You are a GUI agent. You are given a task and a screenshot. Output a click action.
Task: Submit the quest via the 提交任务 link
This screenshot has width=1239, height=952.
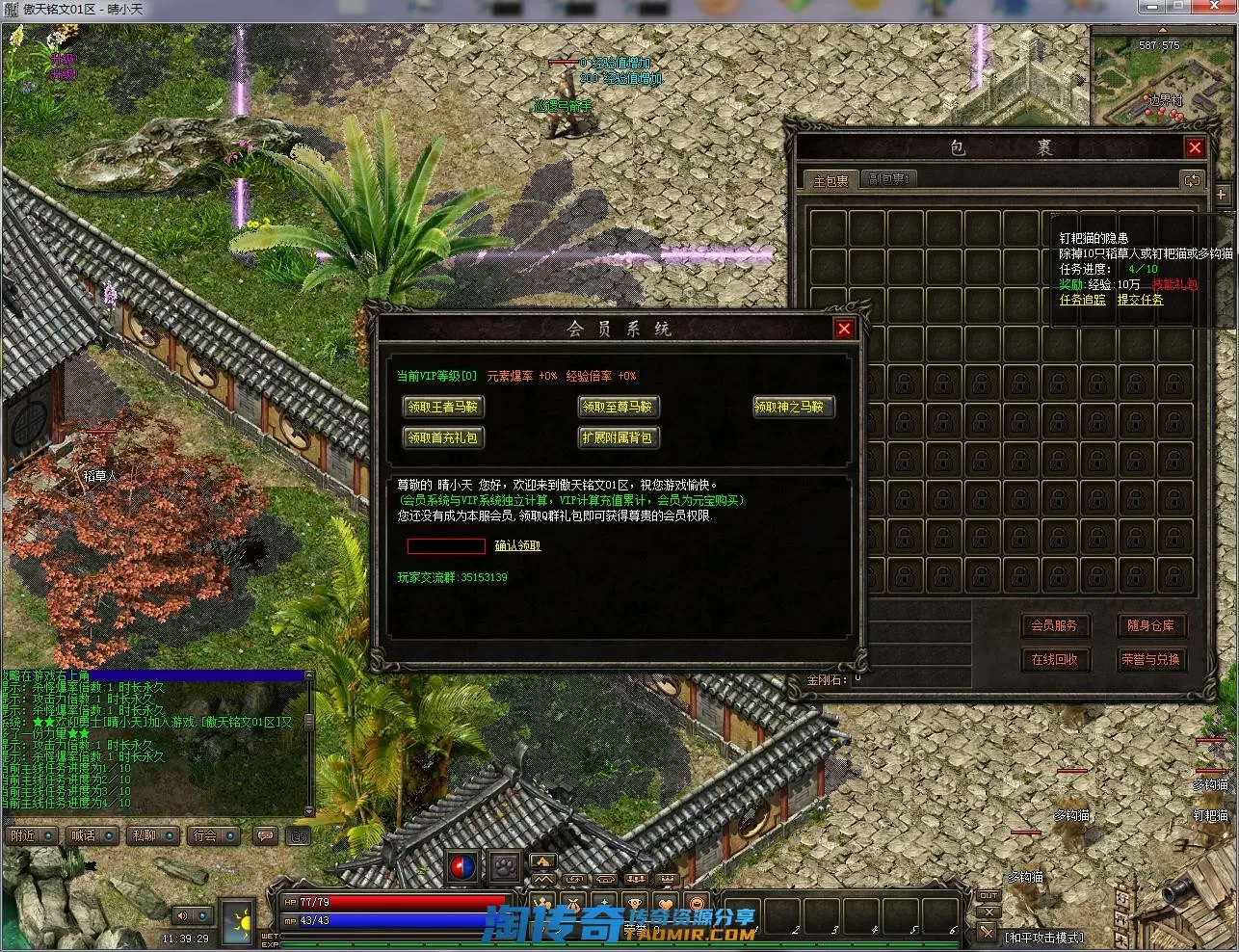(x=1140, y=300)
